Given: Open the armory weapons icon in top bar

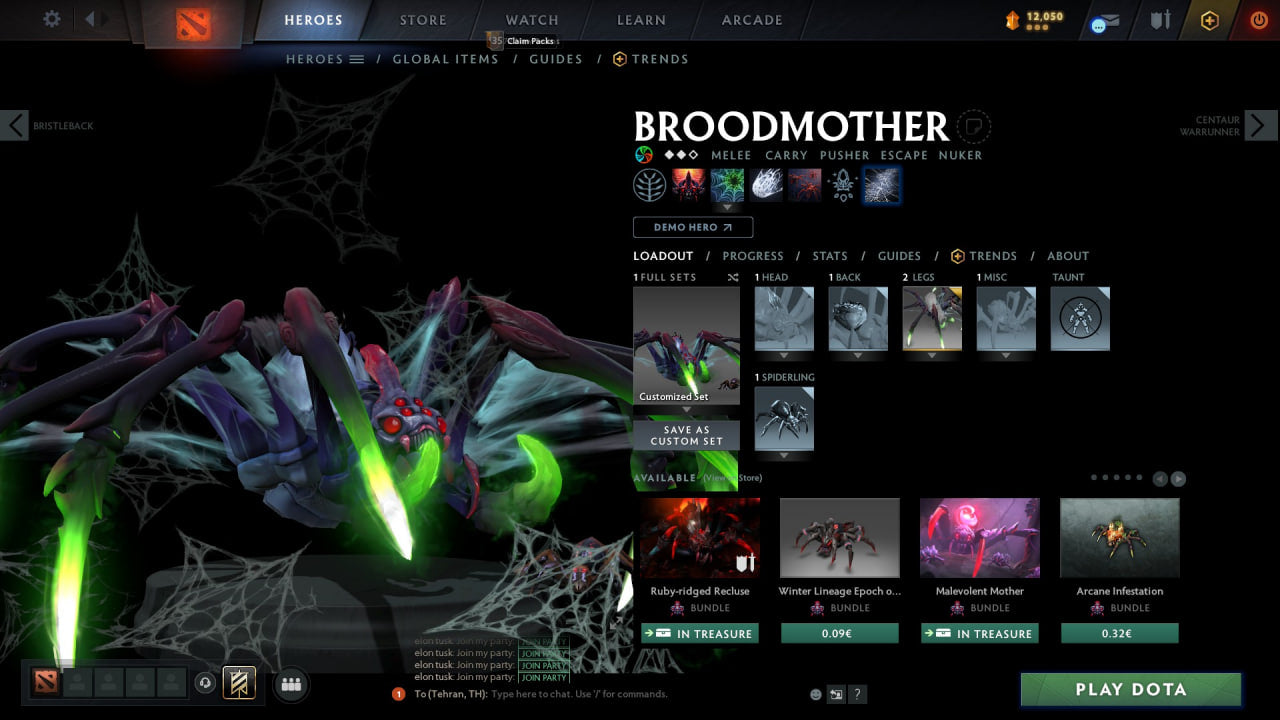Looking at the screenshot, I should 1160,20.
